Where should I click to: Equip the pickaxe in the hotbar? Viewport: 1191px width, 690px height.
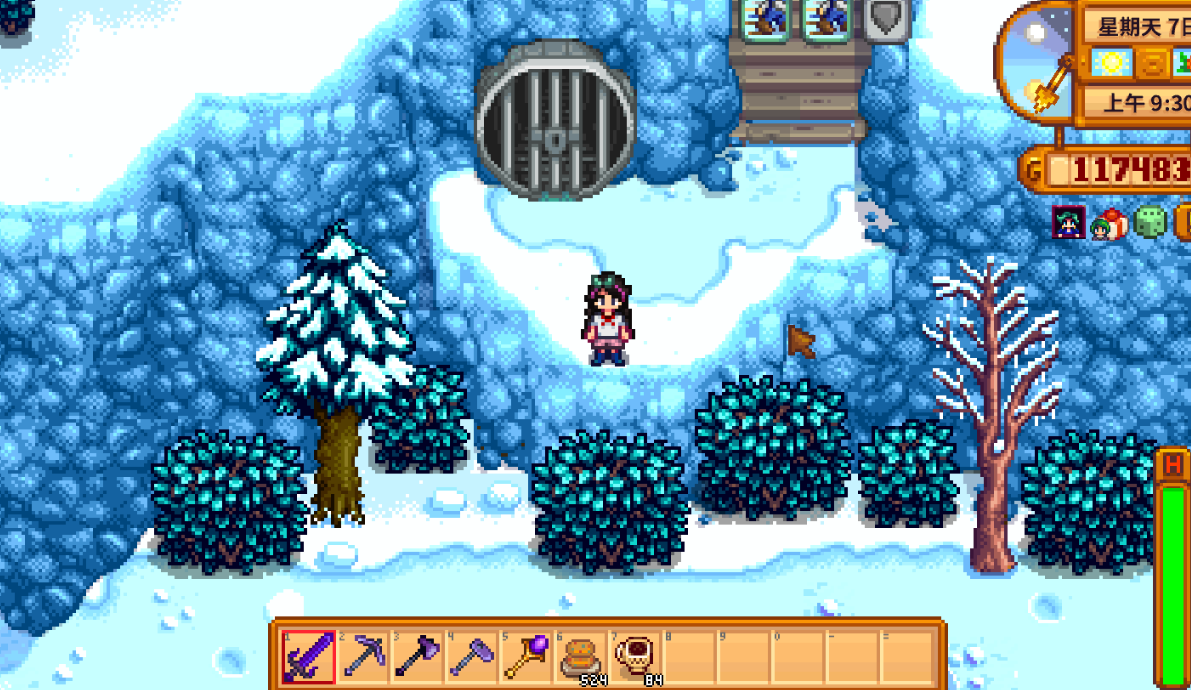[x=362, y=656]
